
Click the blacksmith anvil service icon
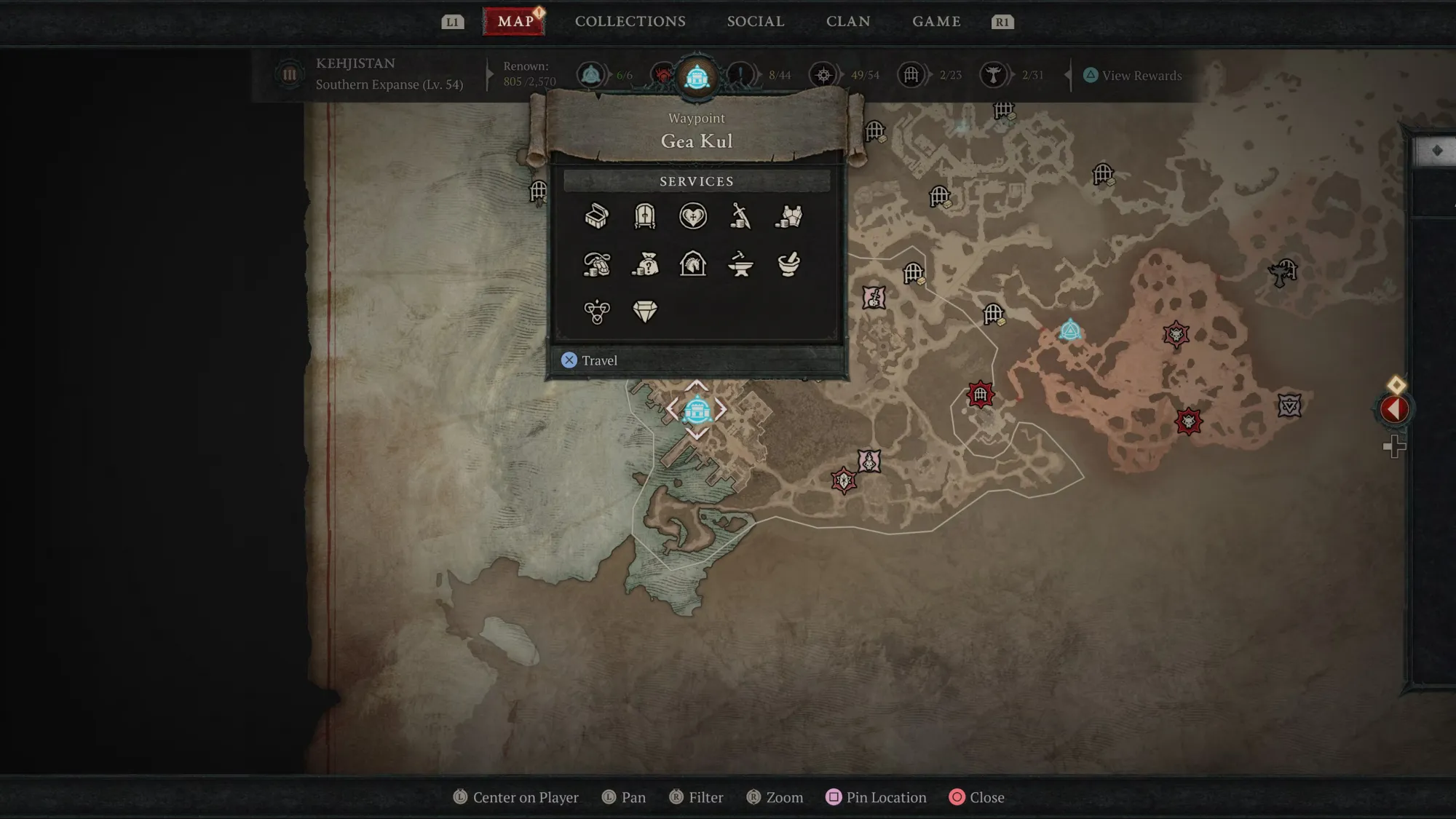click(x=740, y=264)
